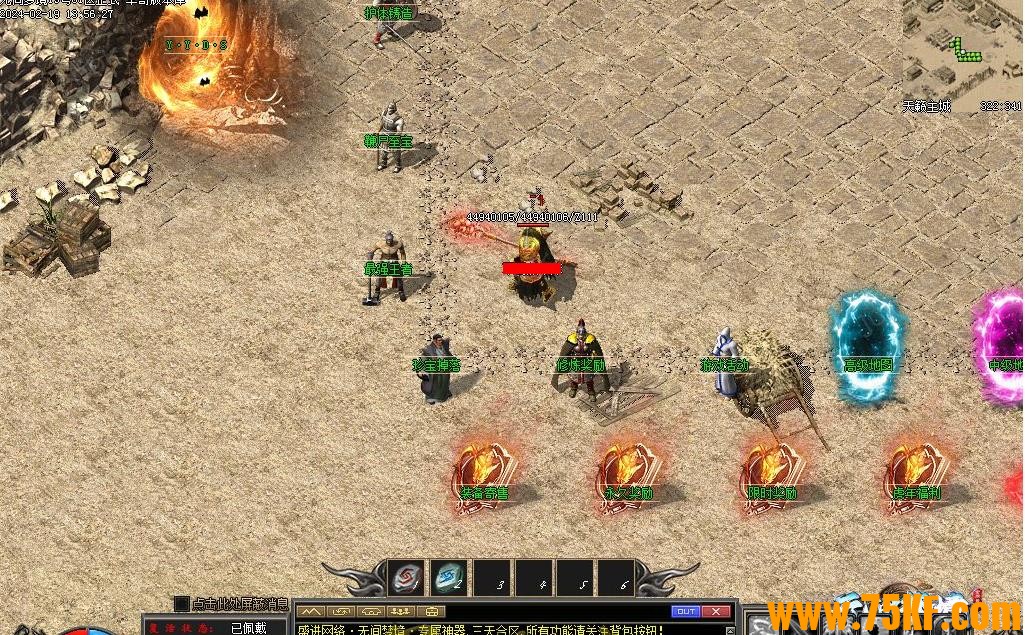Click the mountain zigzag chat button

pos(310,611)
